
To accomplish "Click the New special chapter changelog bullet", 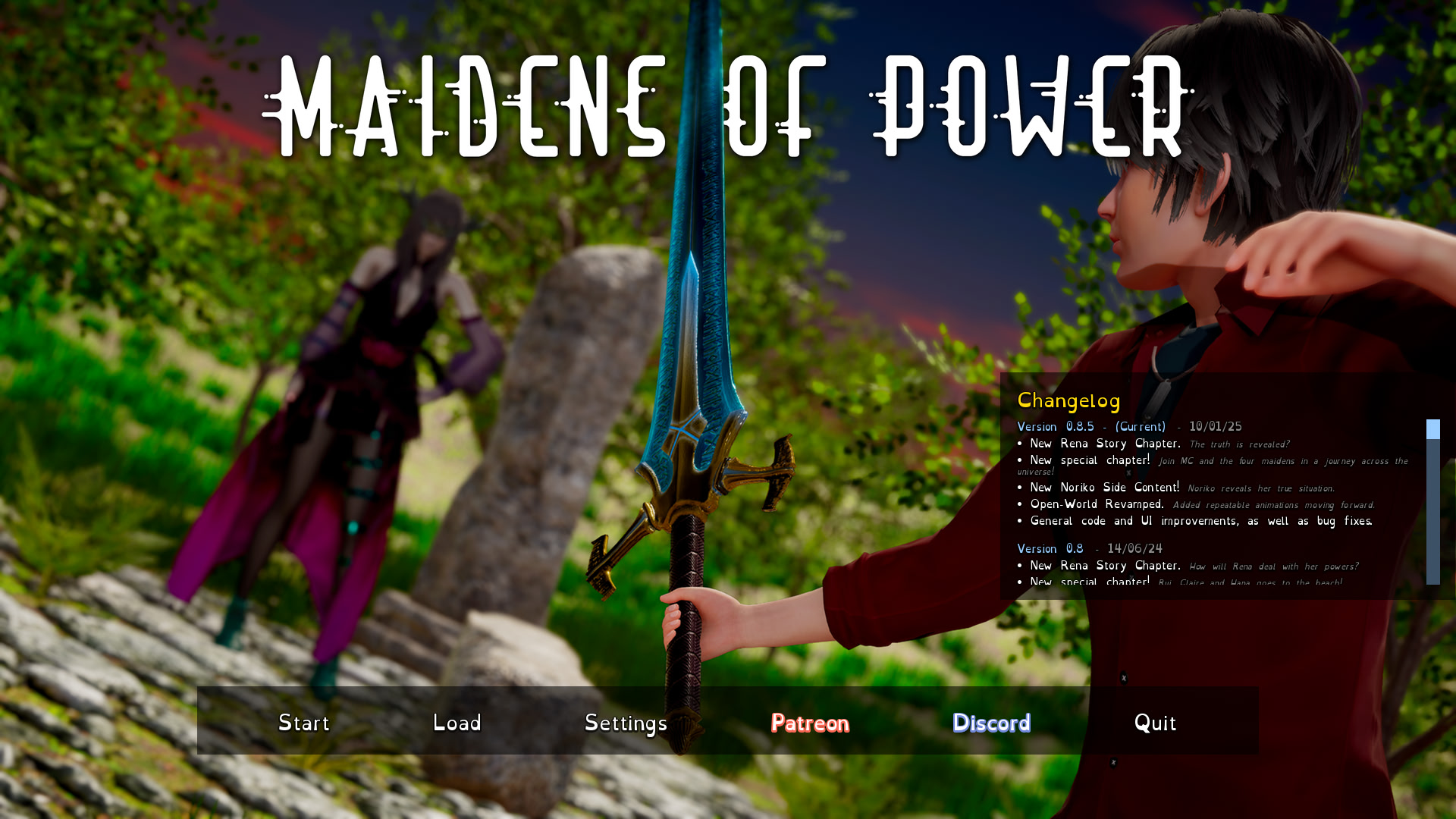I will [x=1090, y=460].
